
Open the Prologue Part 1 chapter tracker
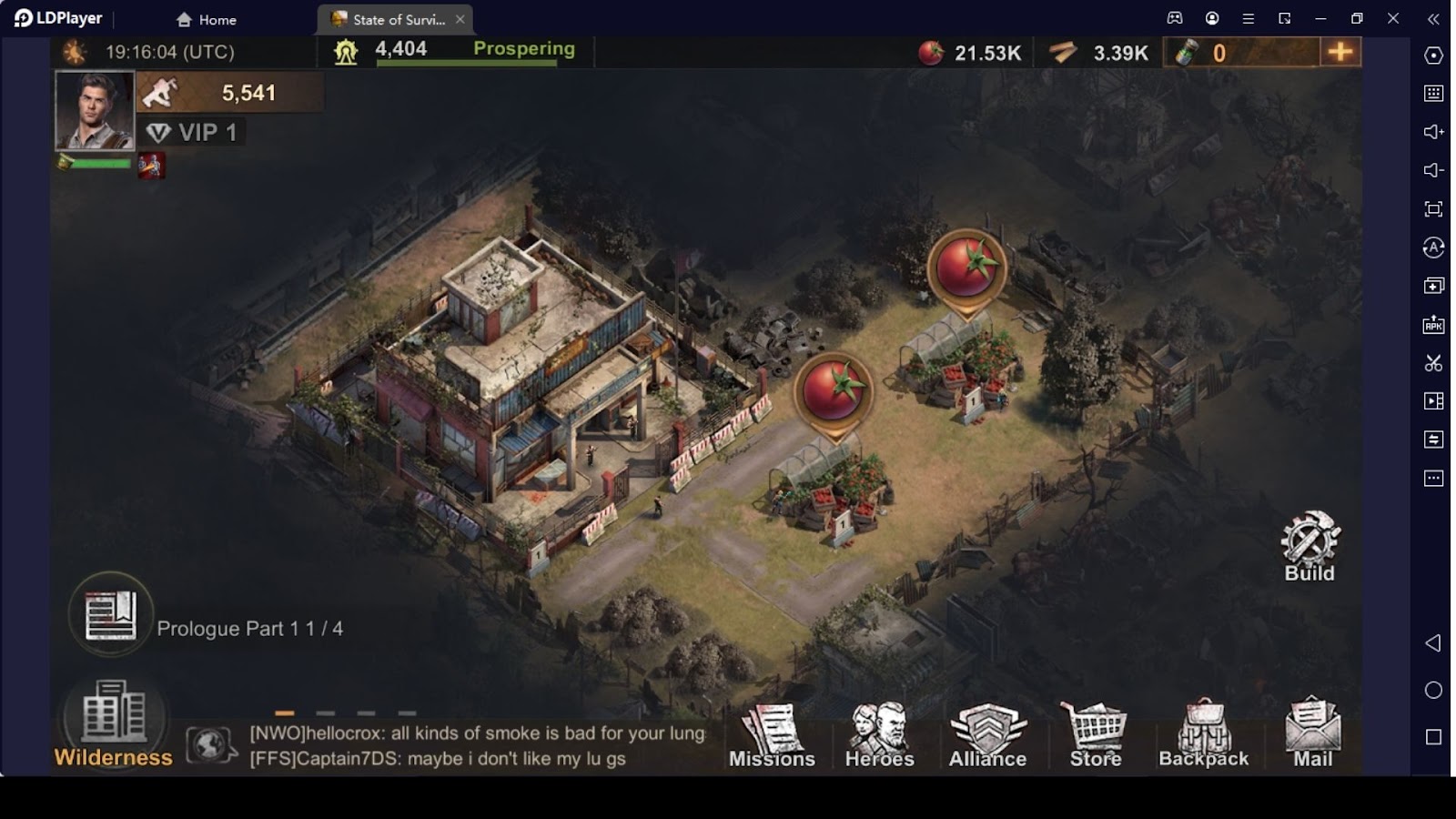click(x=111, y=615)
